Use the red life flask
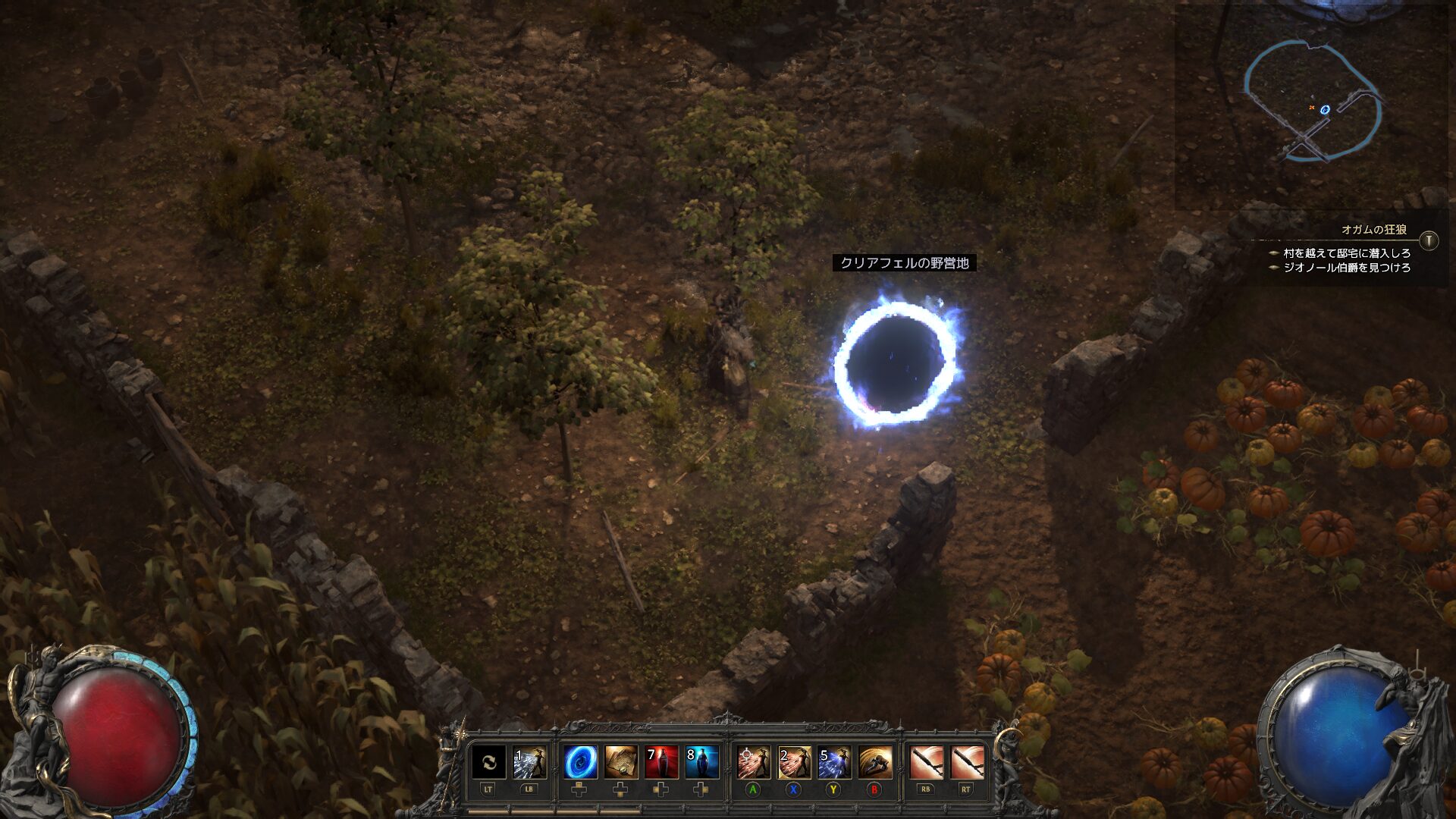This screenshot has width=1456, height=819. pos(661,762)
